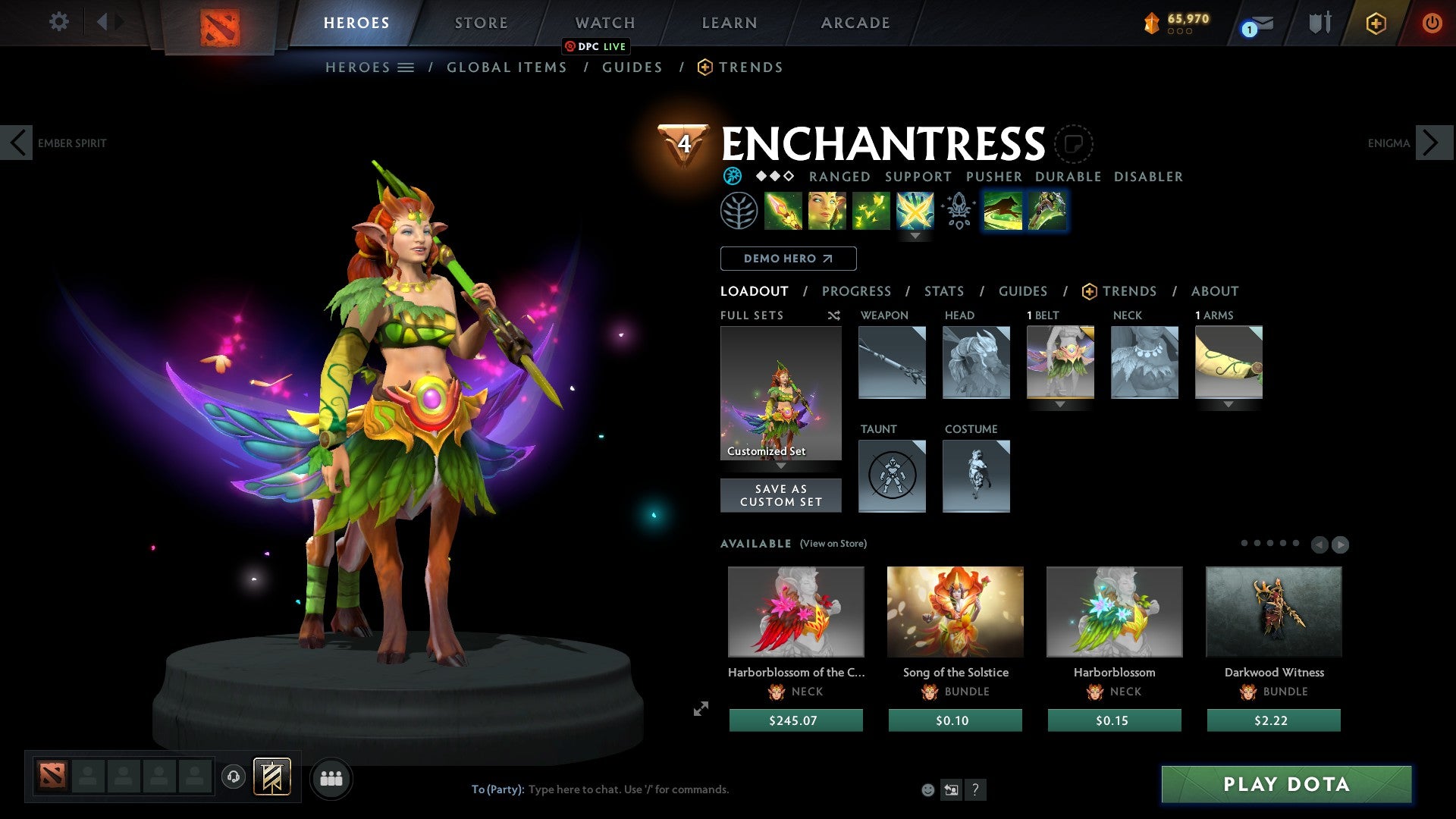Expand the Belt slot dropdown arrow
This screenshot has width=1456, height=819.
click(x=1059, y=405)
